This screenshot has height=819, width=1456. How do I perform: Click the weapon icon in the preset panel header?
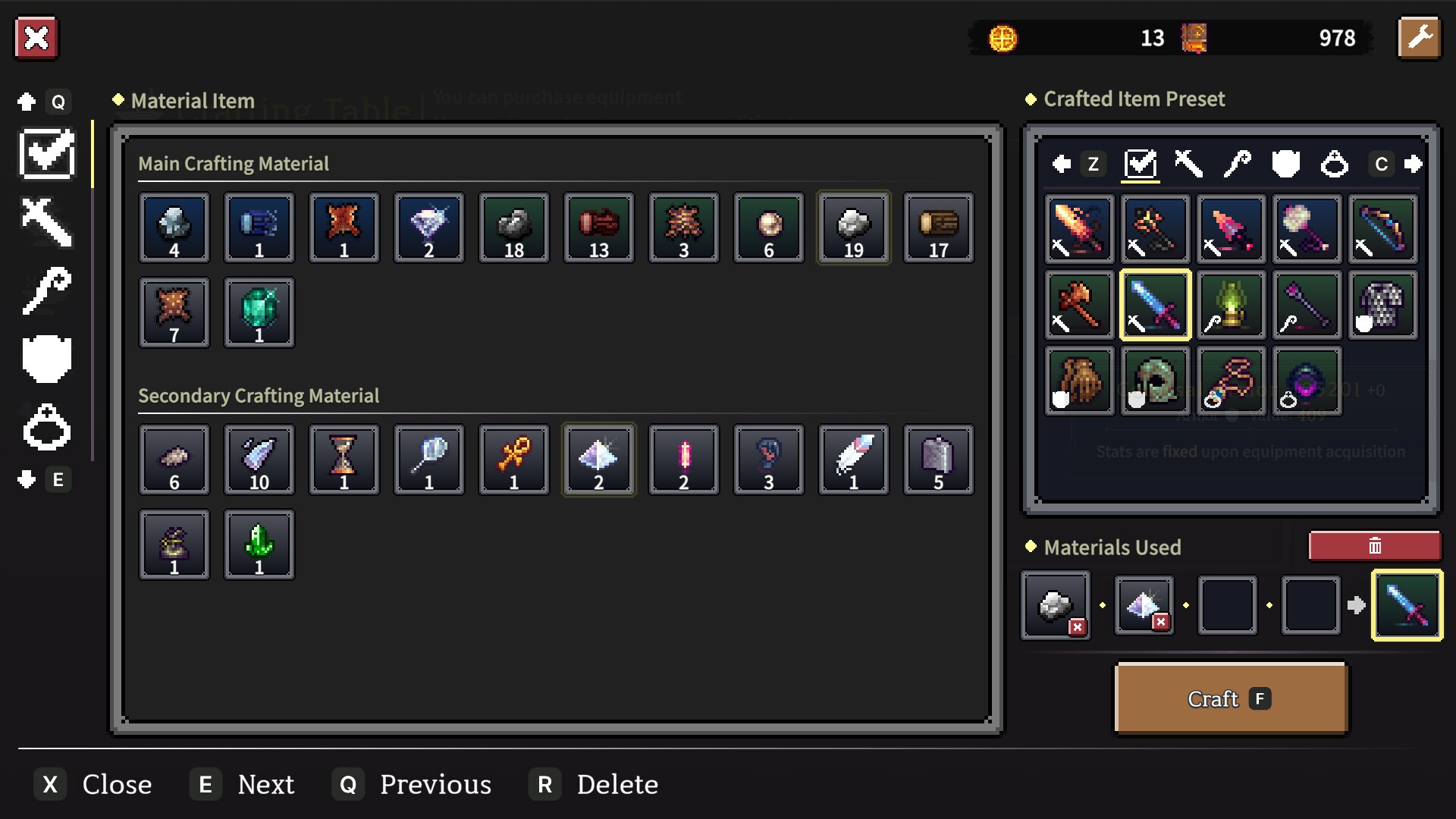click(x=1188, y=165)
